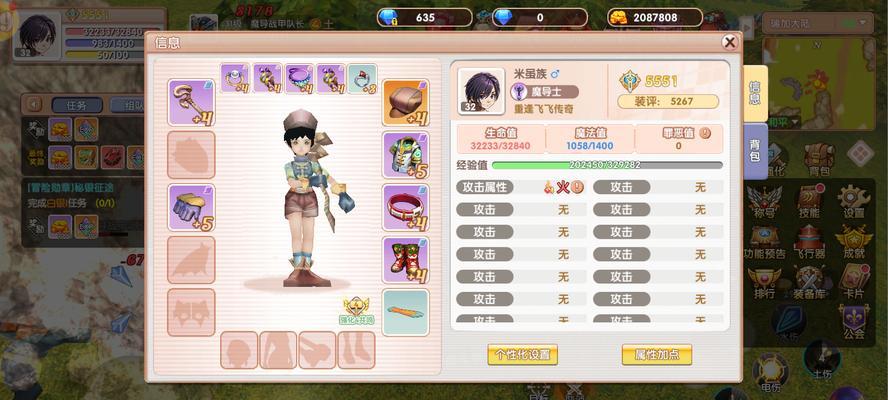Click the 任务 quest tab button
This screenshot has width=888, height=400.
point(77,105)
